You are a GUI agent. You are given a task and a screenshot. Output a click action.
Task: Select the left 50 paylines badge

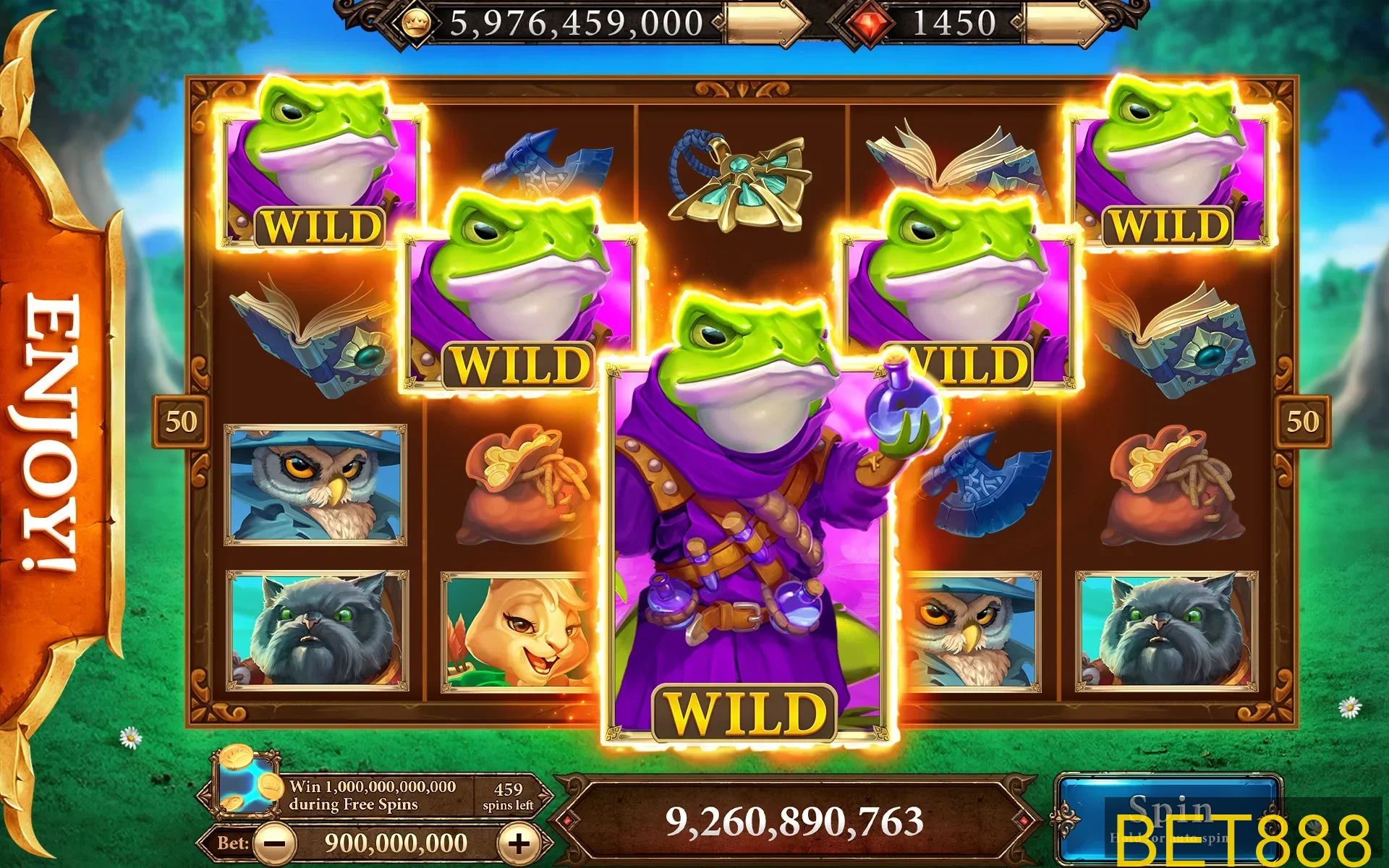(x=180, y=421)
